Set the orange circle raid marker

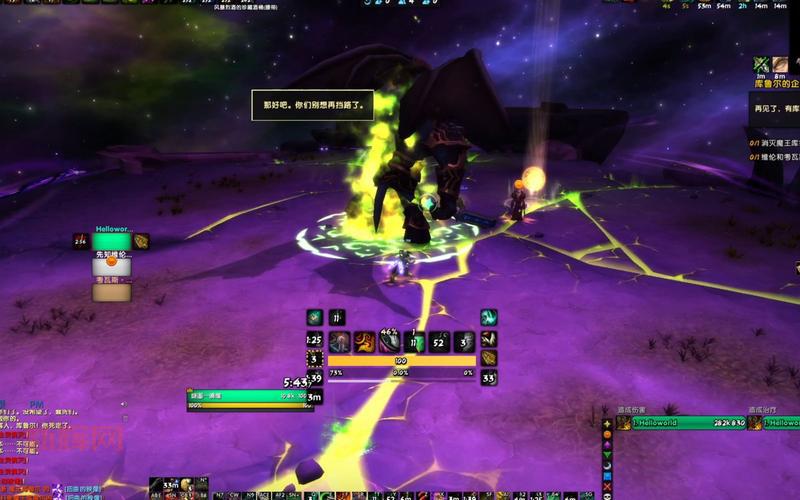click(x=607, y=436)
